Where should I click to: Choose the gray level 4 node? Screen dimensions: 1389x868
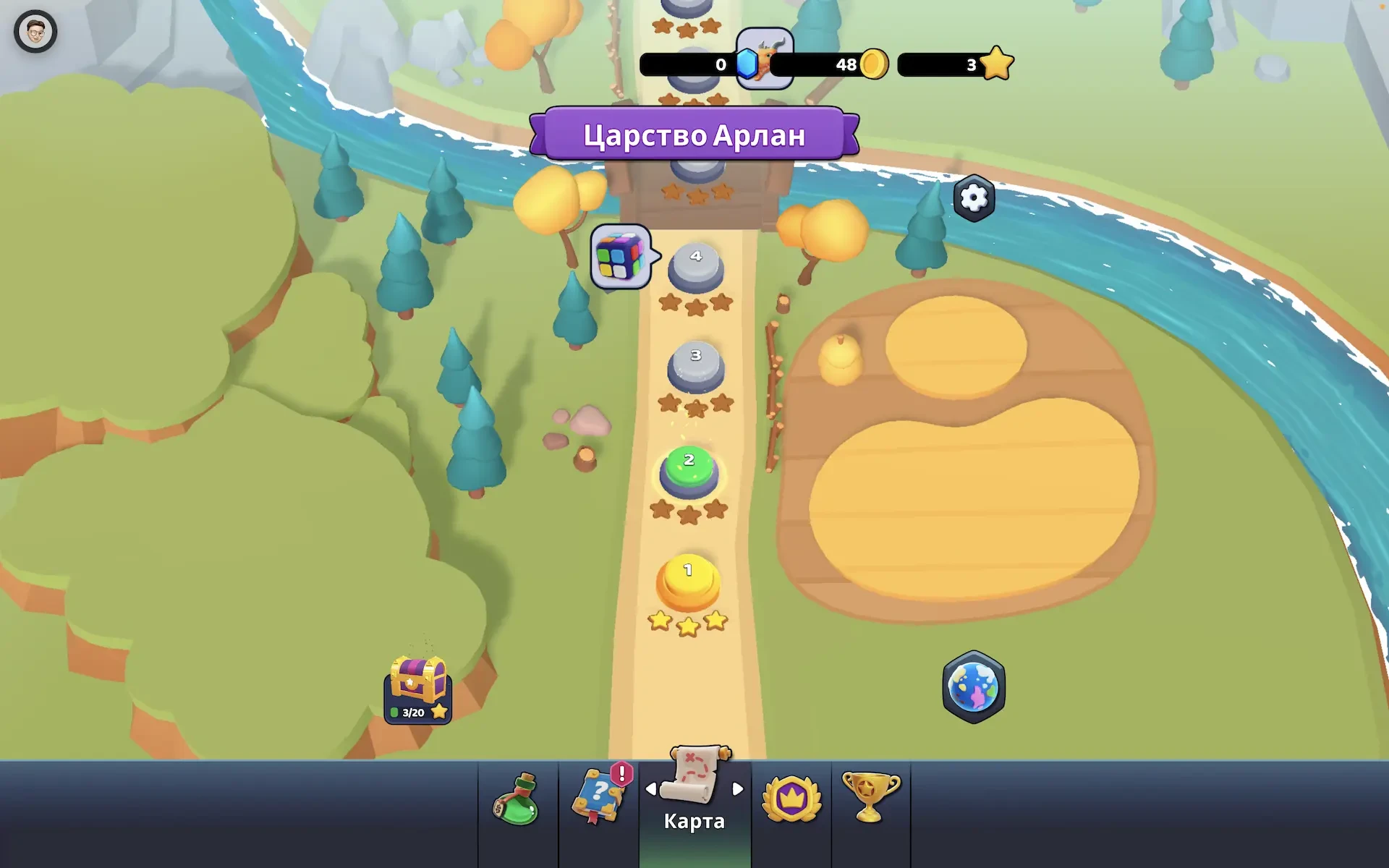[x=695, y=266]
